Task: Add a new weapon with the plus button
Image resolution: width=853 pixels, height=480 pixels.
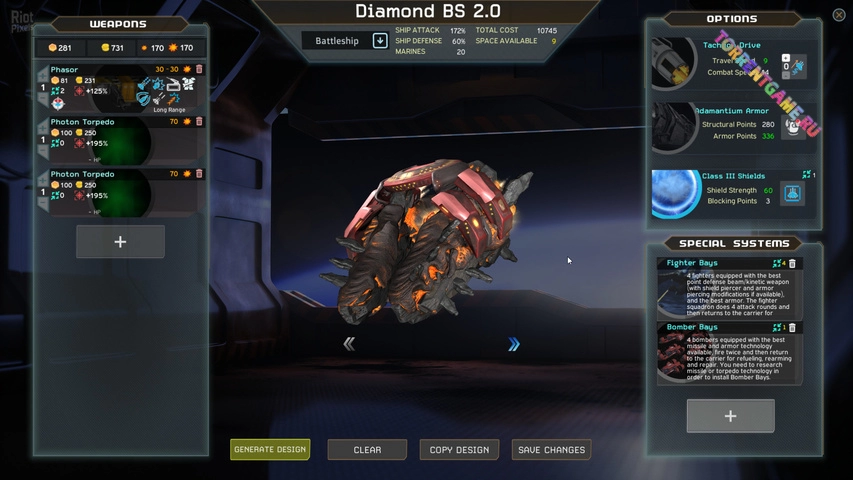Action: tap(120, 242)
